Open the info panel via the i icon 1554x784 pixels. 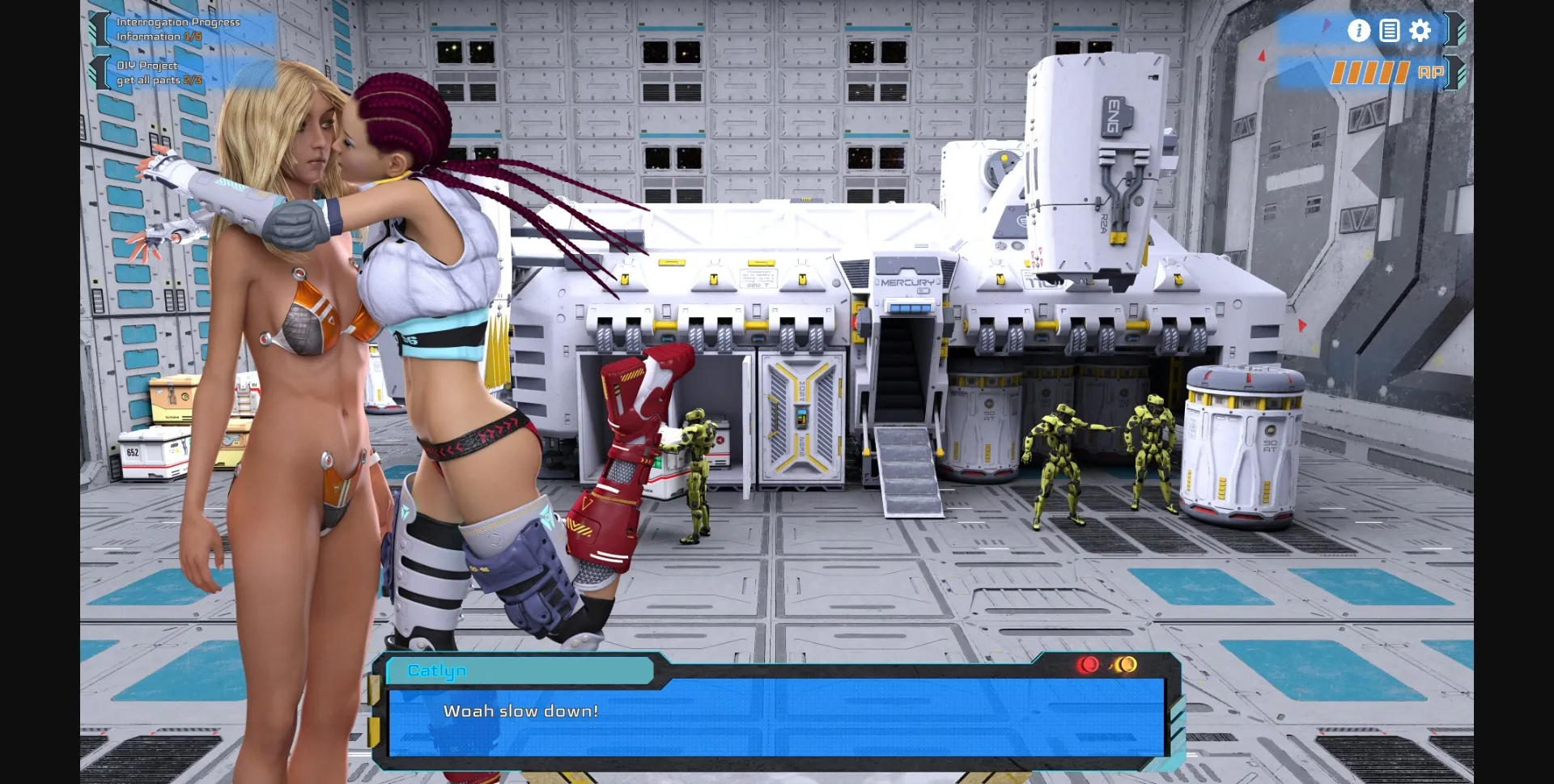click(x=1360, y=30)
